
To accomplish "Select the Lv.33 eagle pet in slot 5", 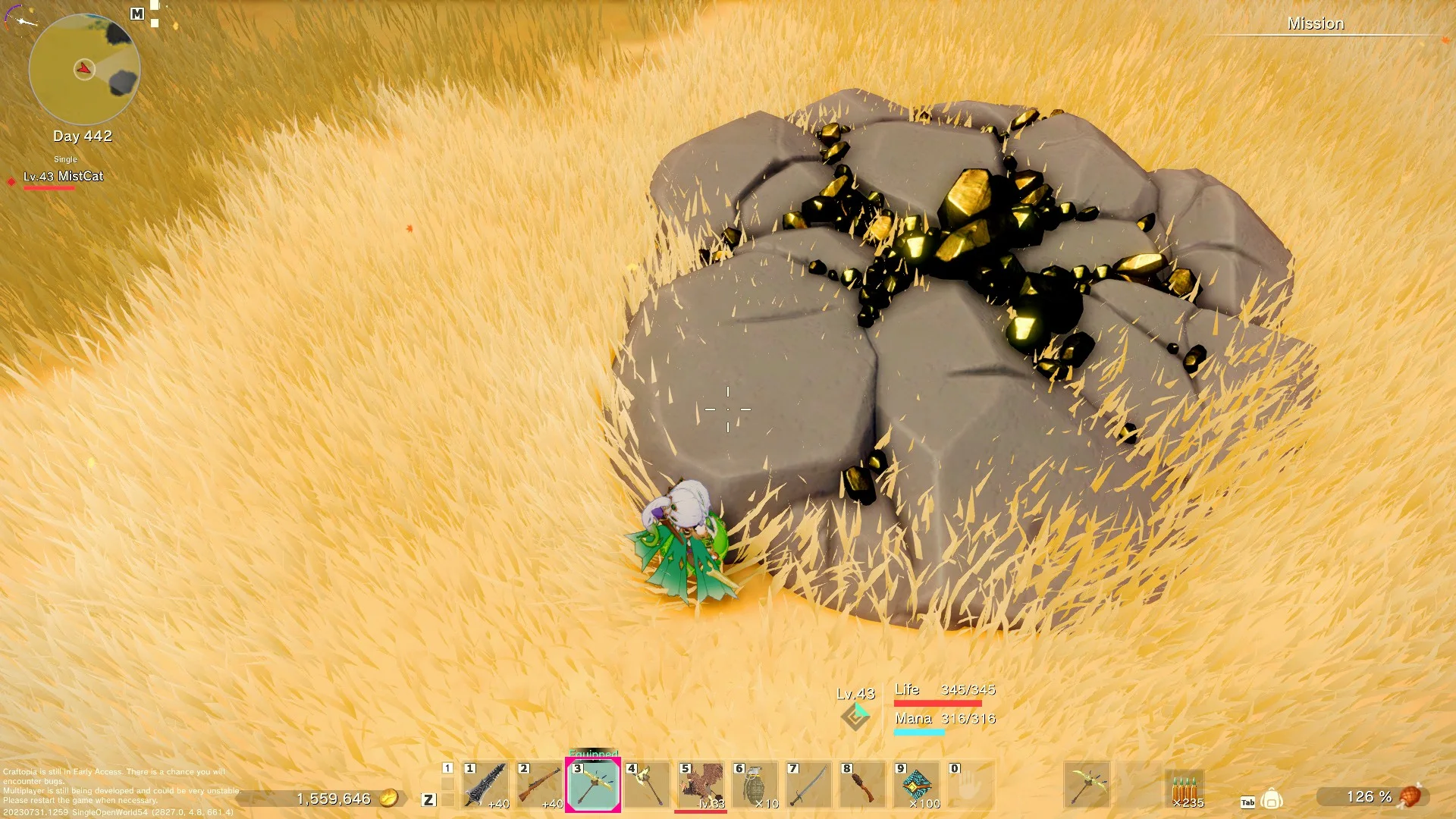I will click(701, 785).
